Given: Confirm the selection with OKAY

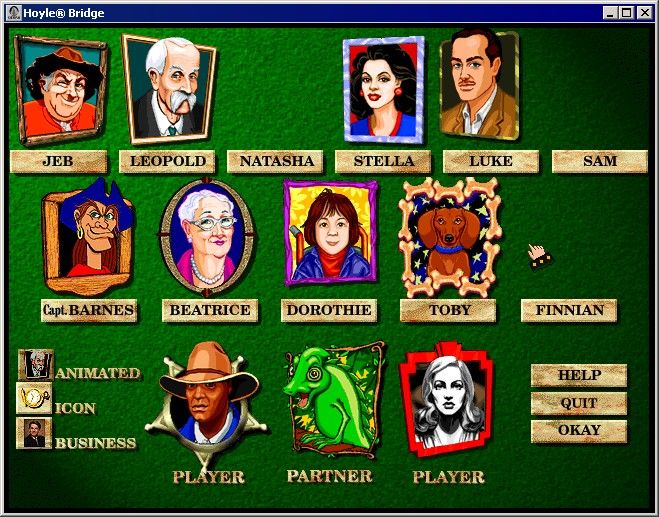Looking at the screenshot, I should tap(579, 431).
